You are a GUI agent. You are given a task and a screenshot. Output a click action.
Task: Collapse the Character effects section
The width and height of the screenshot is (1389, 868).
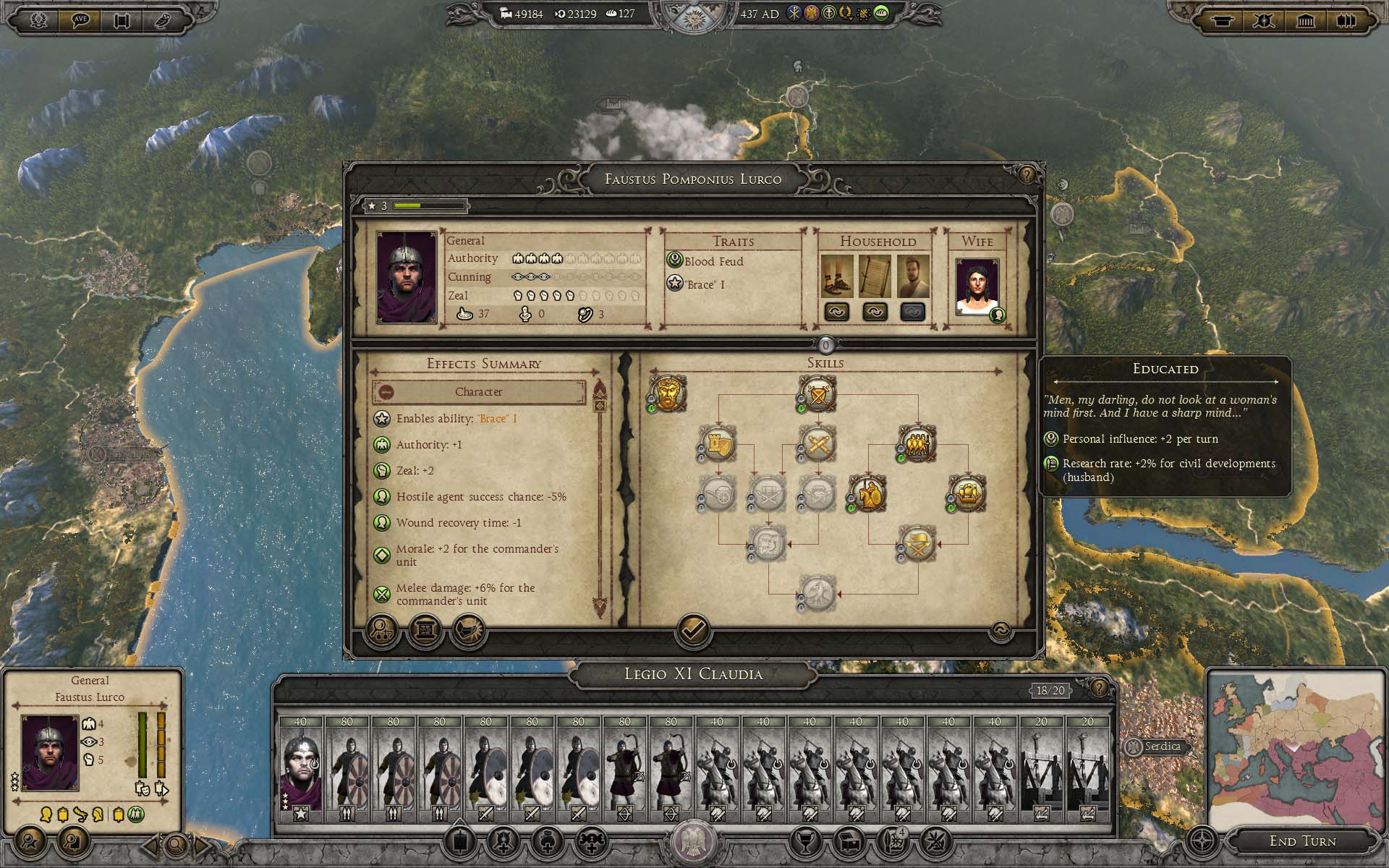coord(386,392)
